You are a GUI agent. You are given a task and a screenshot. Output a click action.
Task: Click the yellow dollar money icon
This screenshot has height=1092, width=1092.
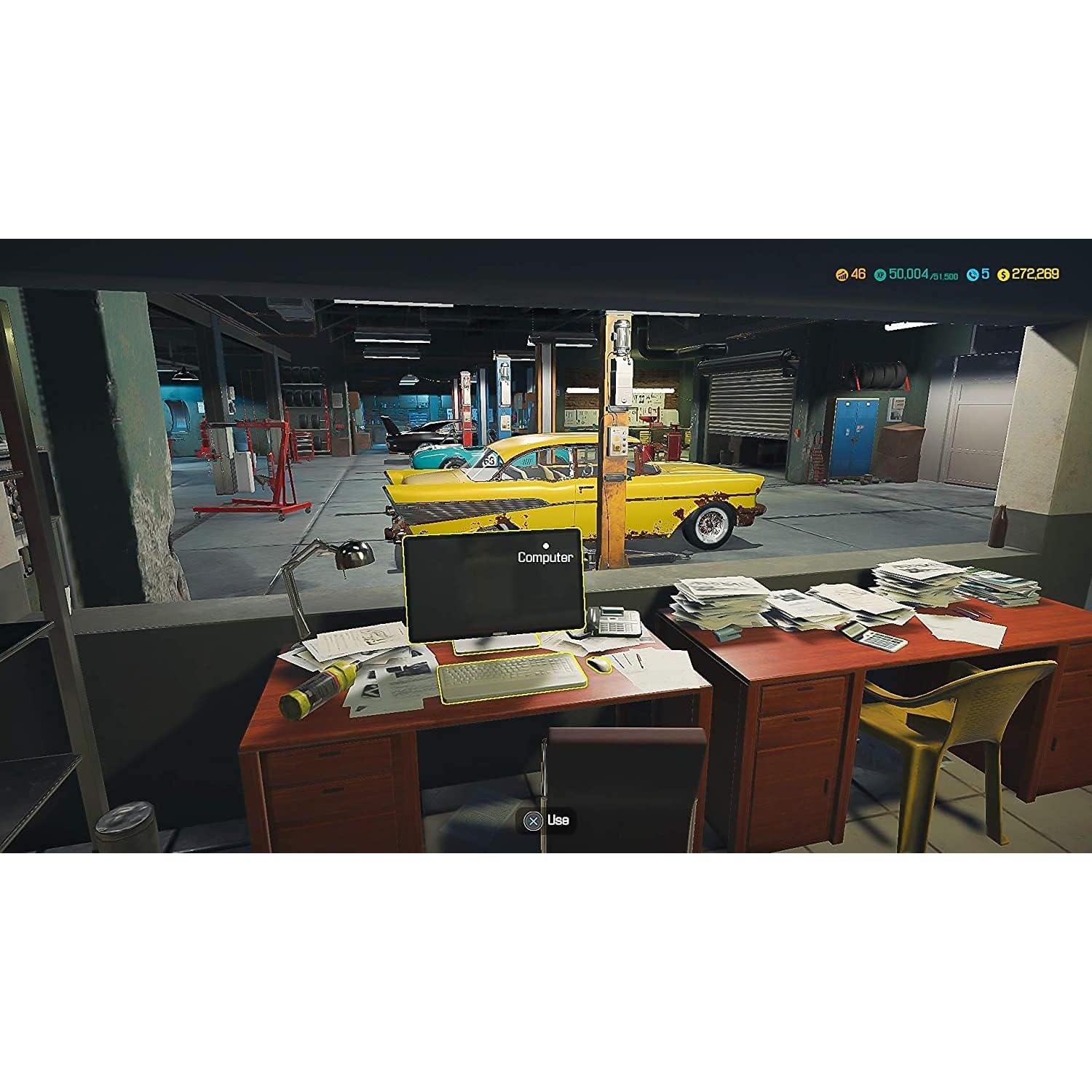click(x=1003, y=274)
